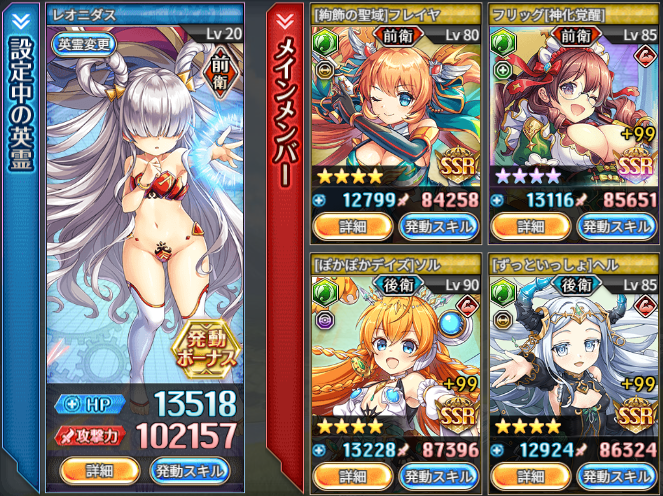Viewport: 663px width, 496px height.
Task: Click the 英霊変更 button on Leonidas
Action: (x=82, y=44)
